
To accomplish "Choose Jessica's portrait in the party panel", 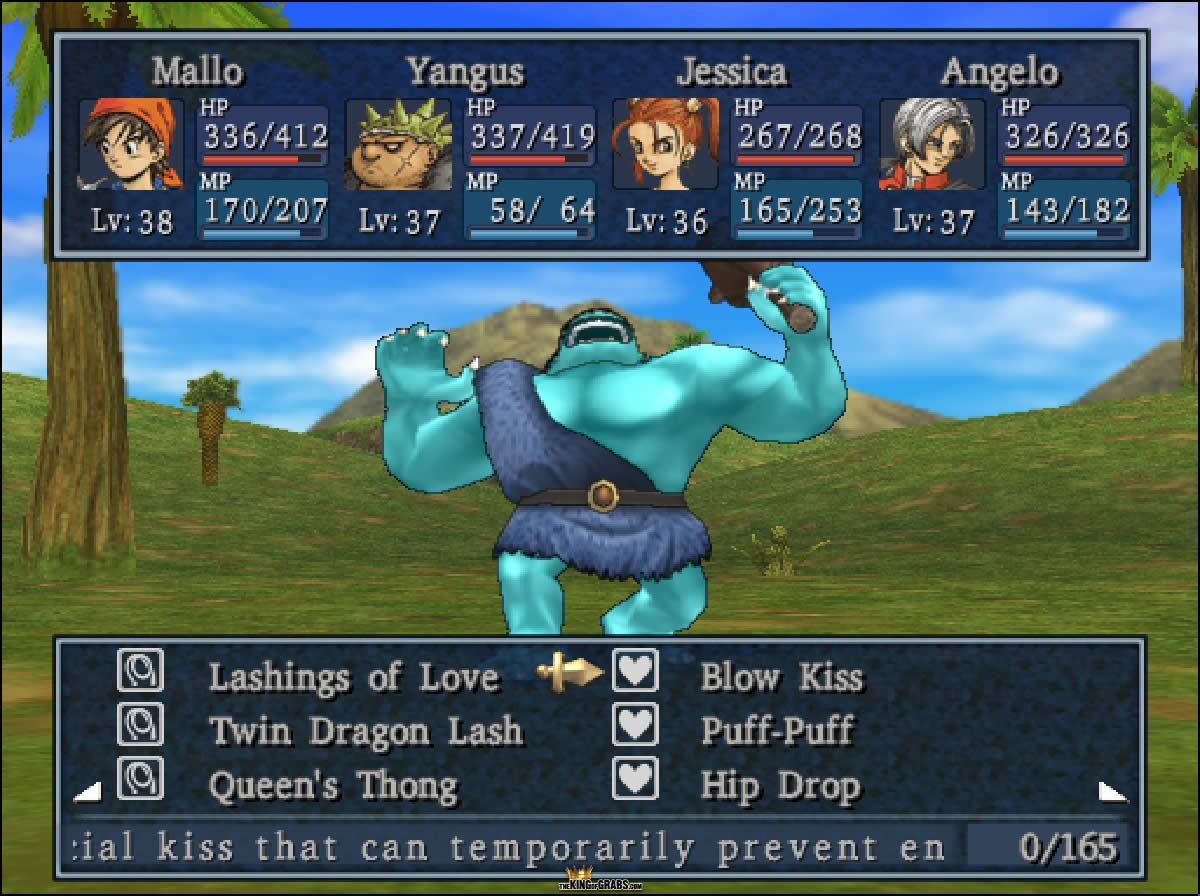I will point(664,144).
